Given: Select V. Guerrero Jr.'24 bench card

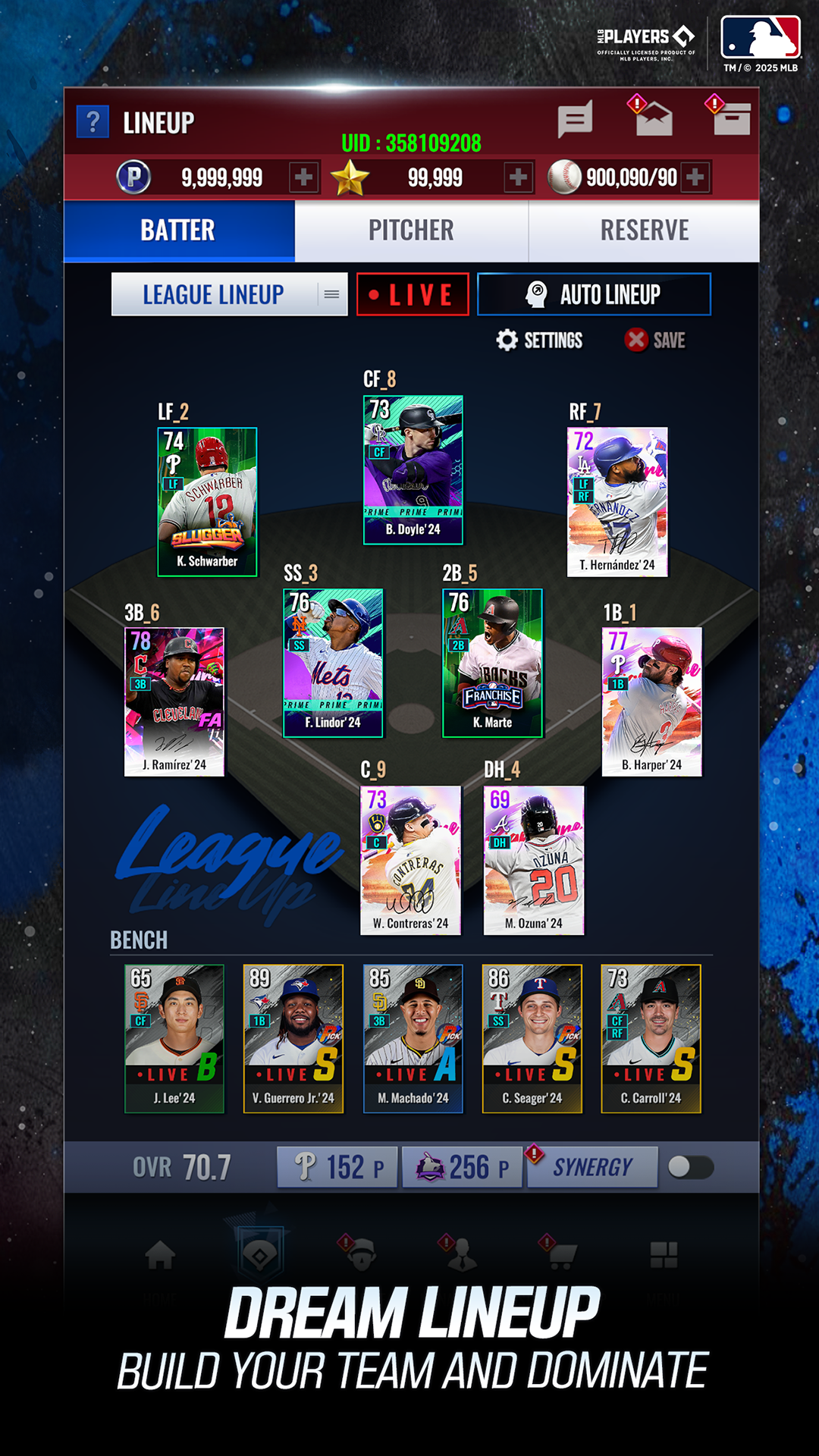Looking at the screenshot, I should click(293, 1038).
